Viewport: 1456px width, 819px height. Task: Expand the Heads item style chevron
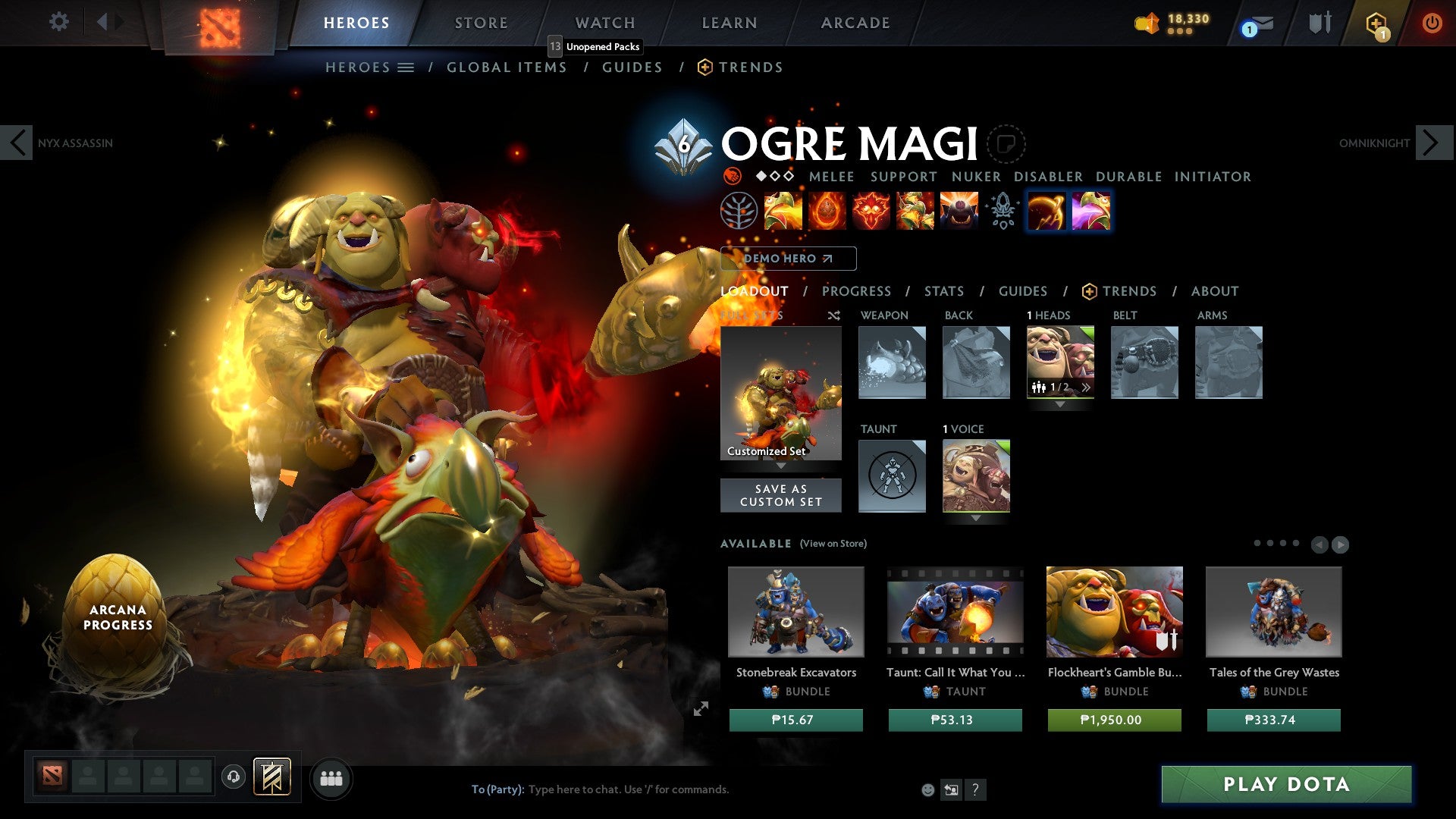click(1086, 387)
